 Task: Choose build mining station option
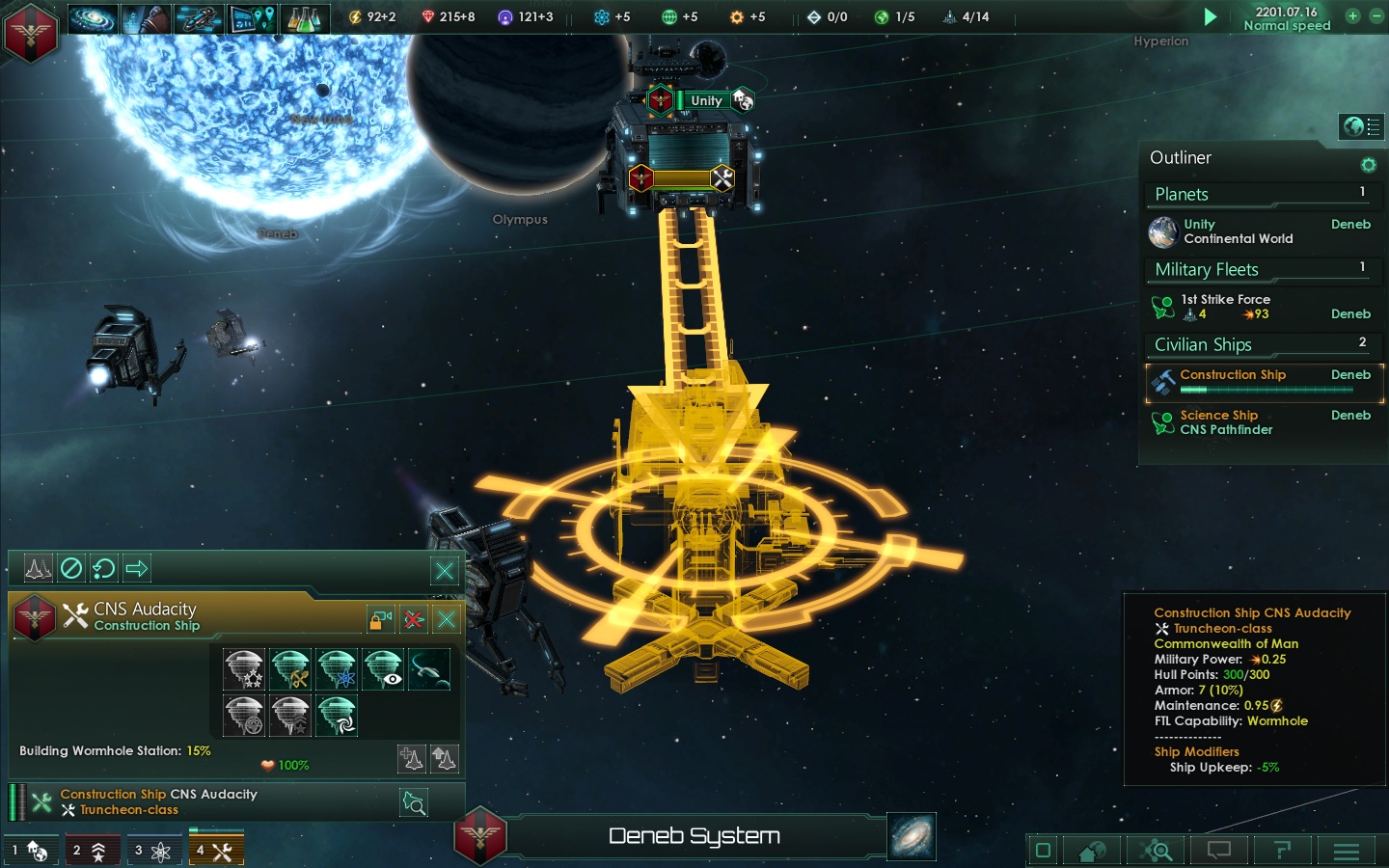tap(290, 668)
